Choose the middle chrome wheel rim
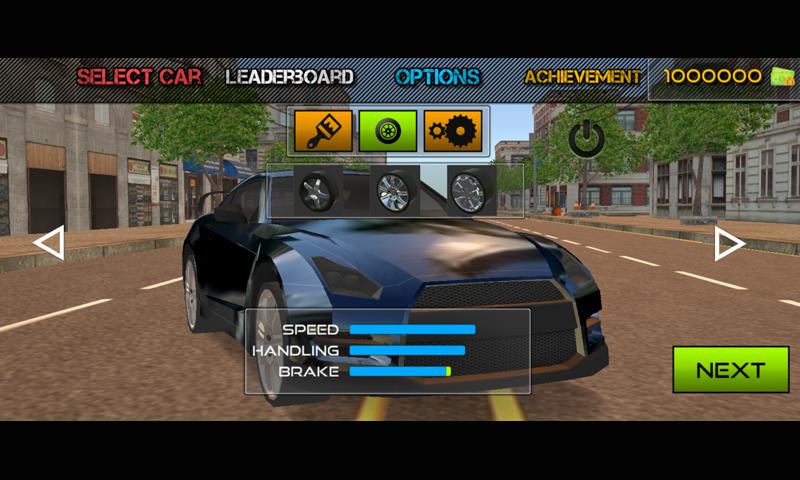800x480 pixels. coord(393,190)
